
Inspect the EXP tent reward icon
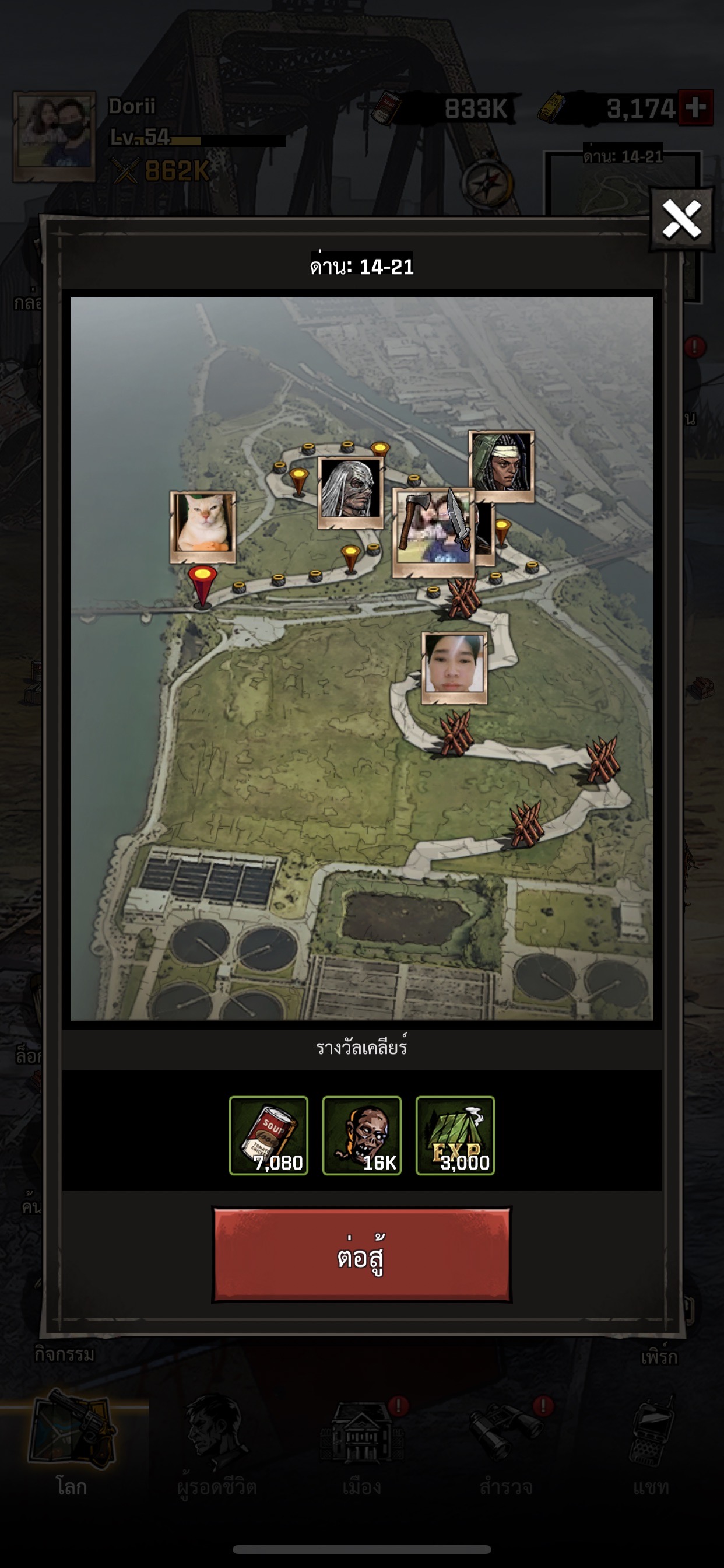[x=455, y=1135]
